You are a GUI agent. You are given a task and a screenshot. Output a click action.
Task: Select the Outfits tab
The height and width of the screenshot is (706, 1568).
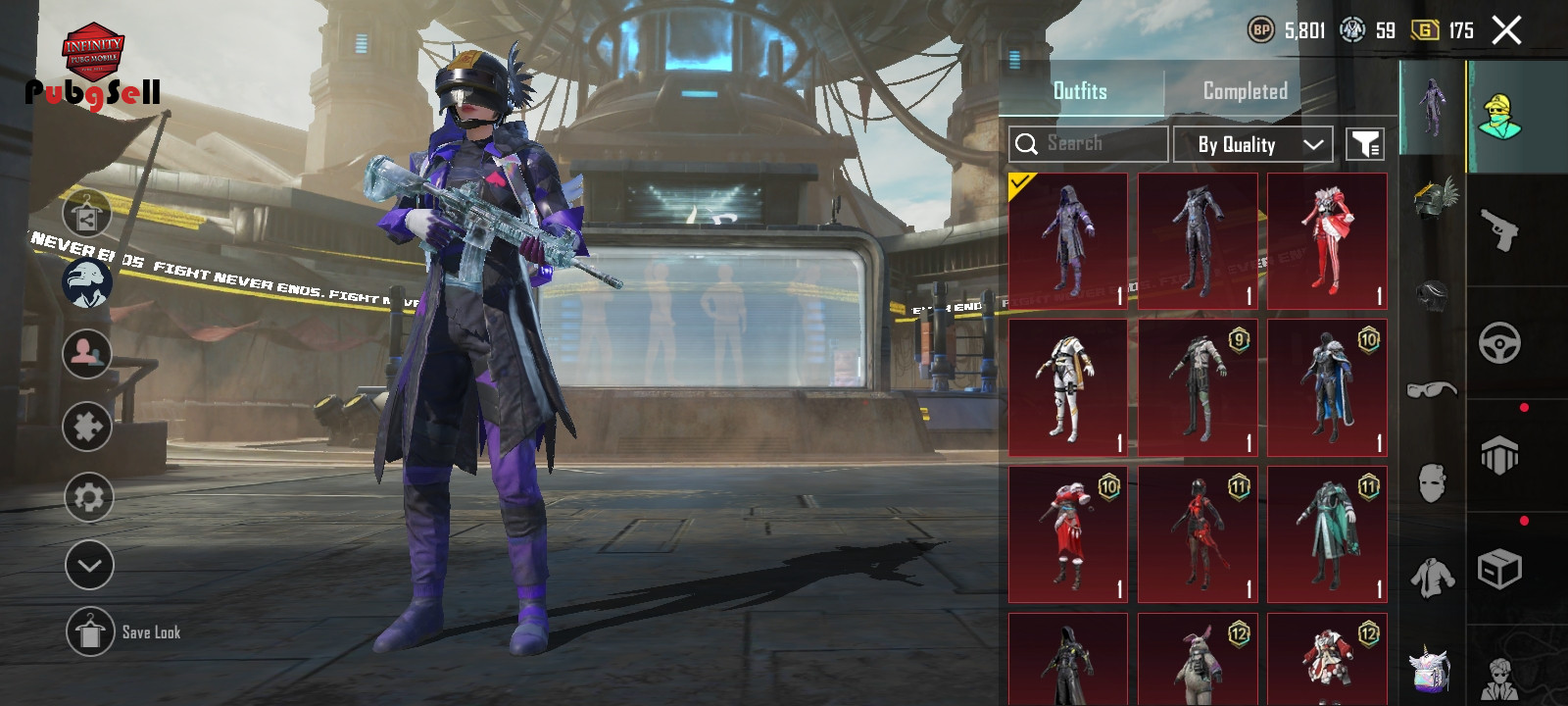(x=1080, y=91)
